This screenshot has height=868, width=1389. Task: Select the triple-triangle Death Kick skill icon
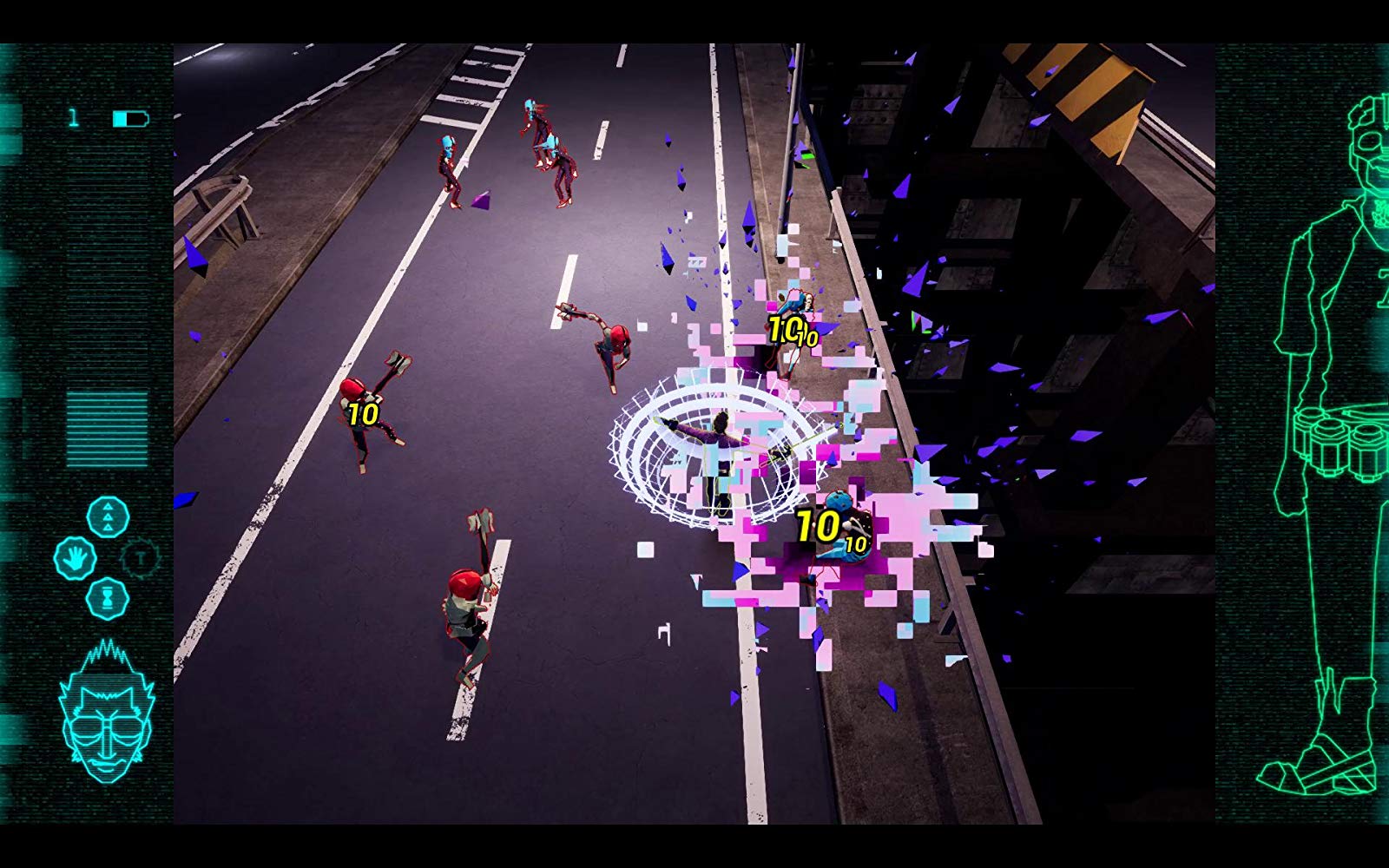point(107,516)
